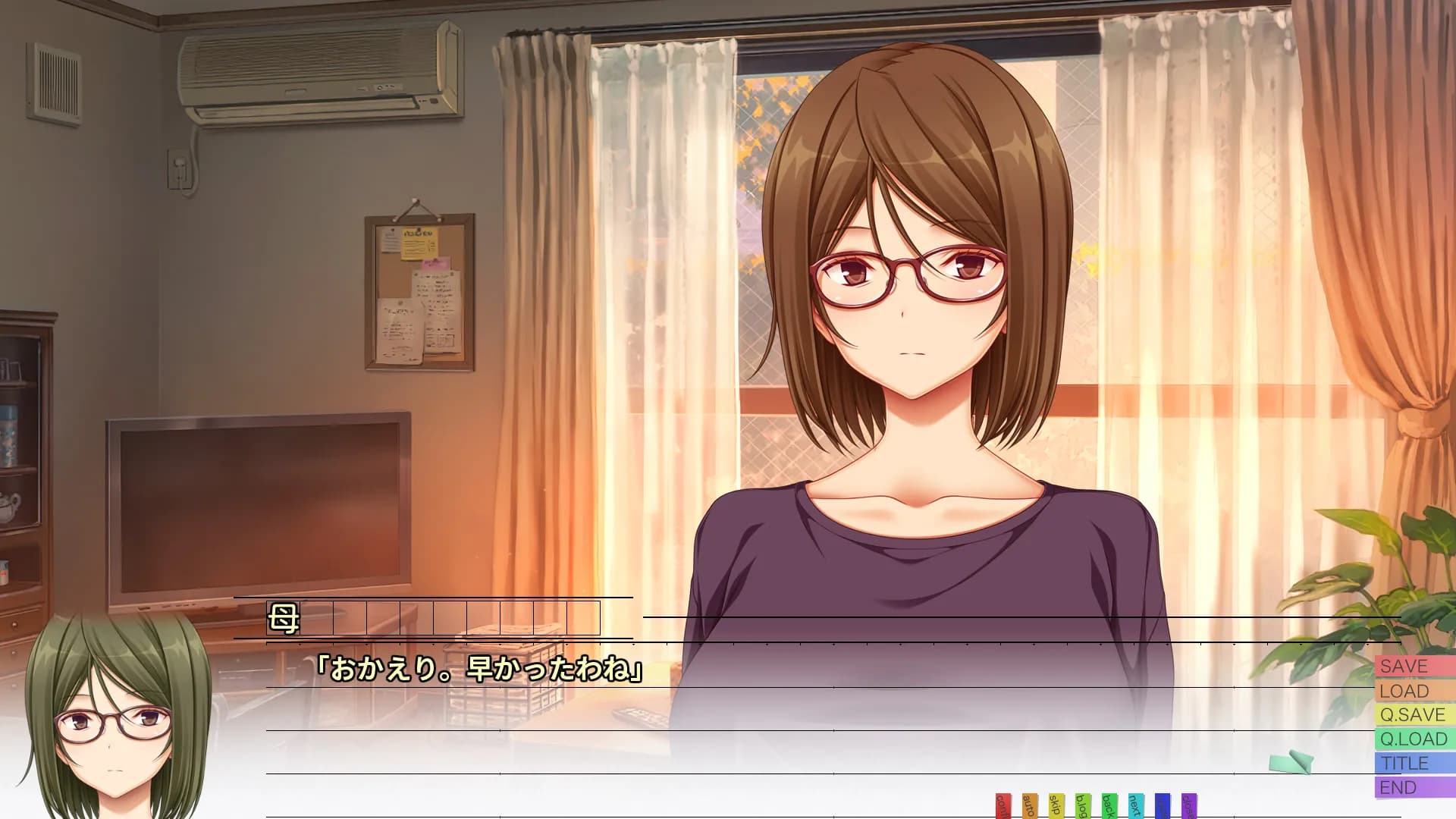This screenshot has width=1456, height=819.
Task: Perform a quick load with Q.LOAD
Action: (x=1412, y=739)
